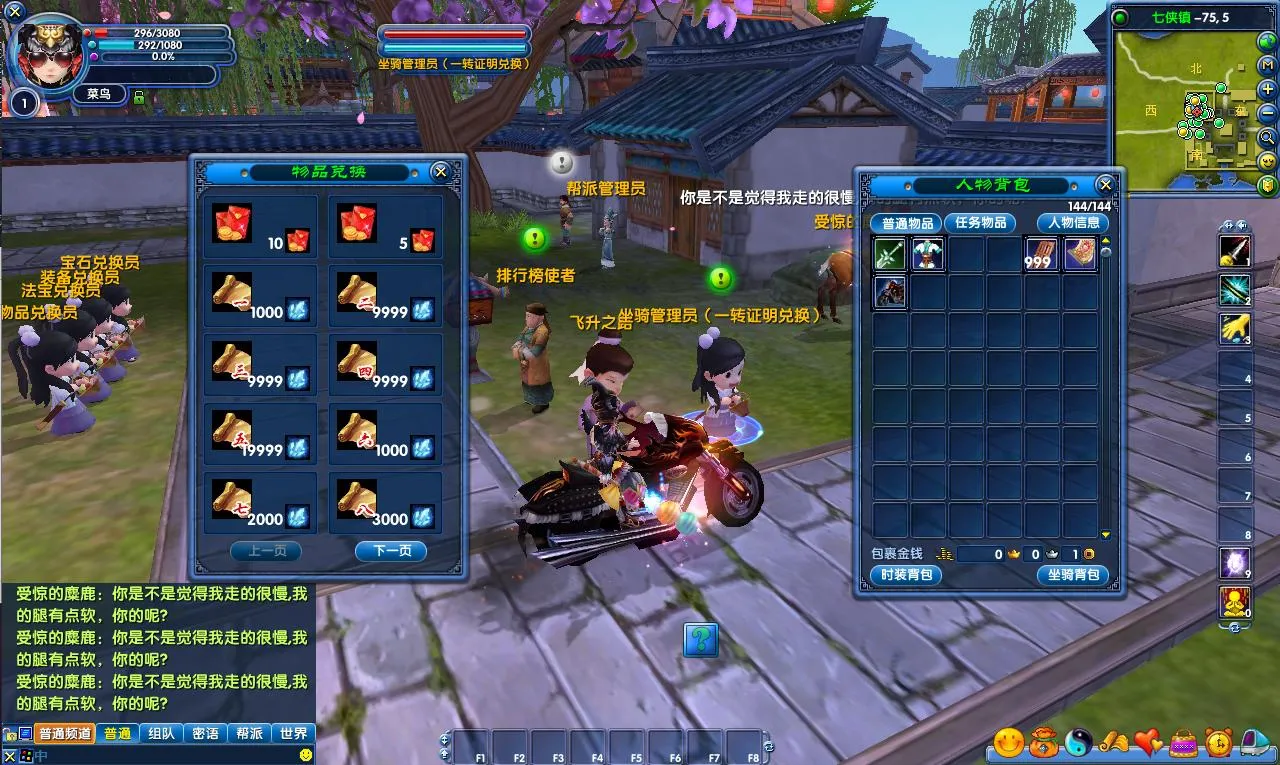Go to next page with 下一页
1280x765 pixels.
pos(391,551)
